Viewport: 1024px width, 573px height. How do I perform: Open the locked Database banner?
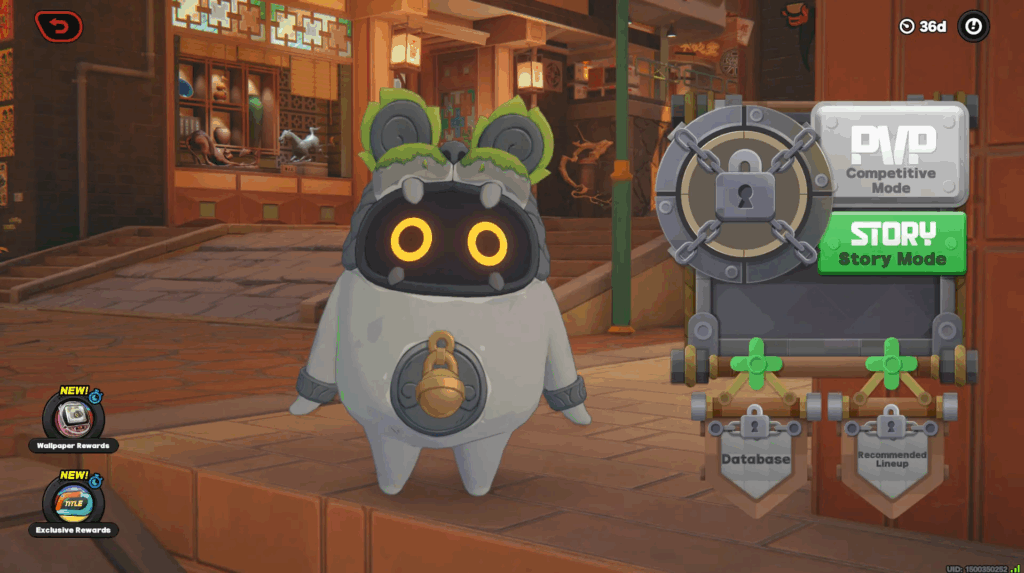pyautogui.click(x=756, y=455)
